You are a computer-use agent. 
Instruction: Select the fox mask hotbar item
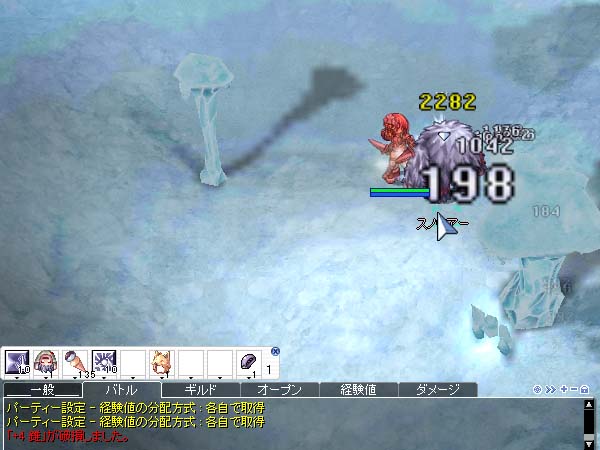[161, 361]
